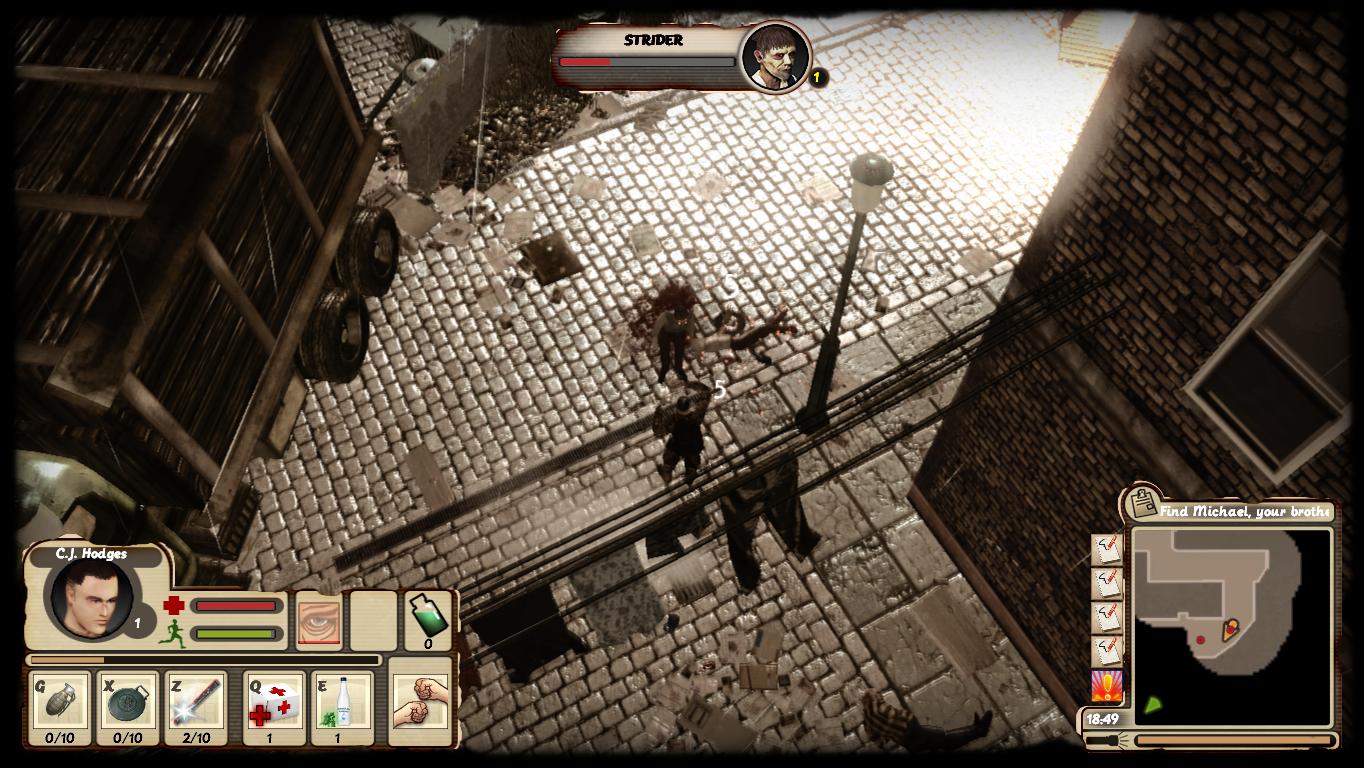Open the Find Michael objective tracker

1244,511
